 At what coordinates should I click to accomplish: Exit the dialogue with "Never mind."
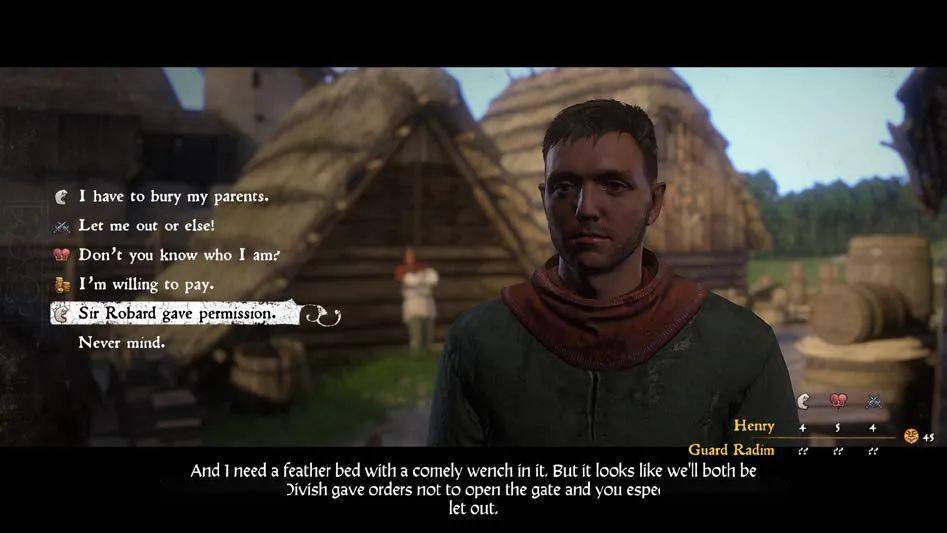(122, 342)
